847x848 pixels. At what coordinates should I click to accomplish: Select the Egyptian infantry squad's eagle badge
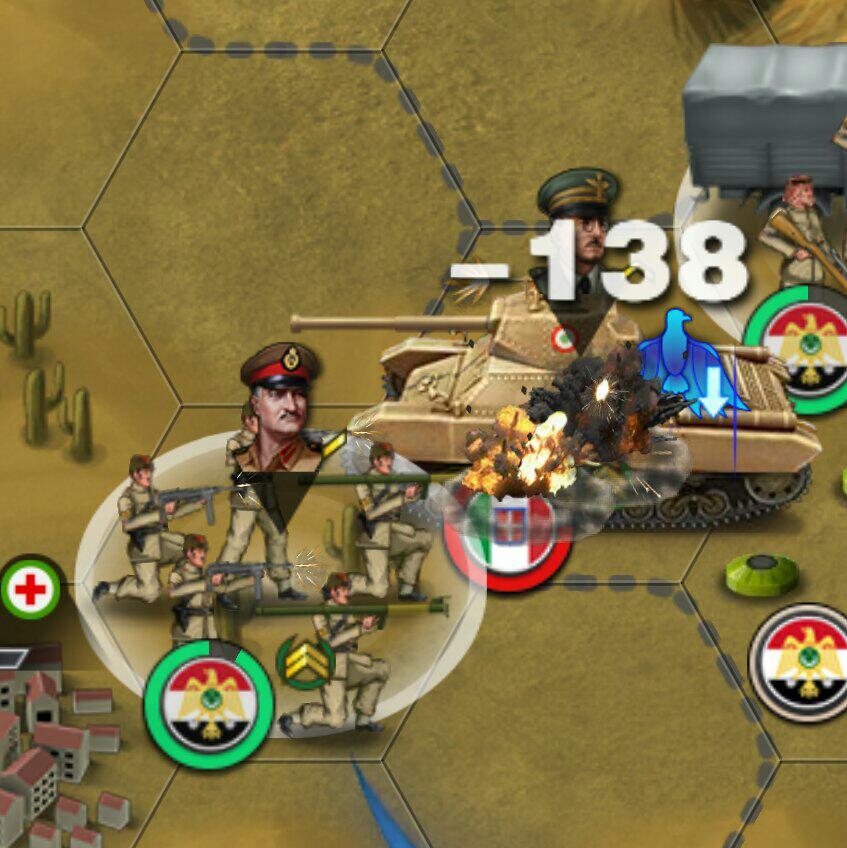point(209,702)
